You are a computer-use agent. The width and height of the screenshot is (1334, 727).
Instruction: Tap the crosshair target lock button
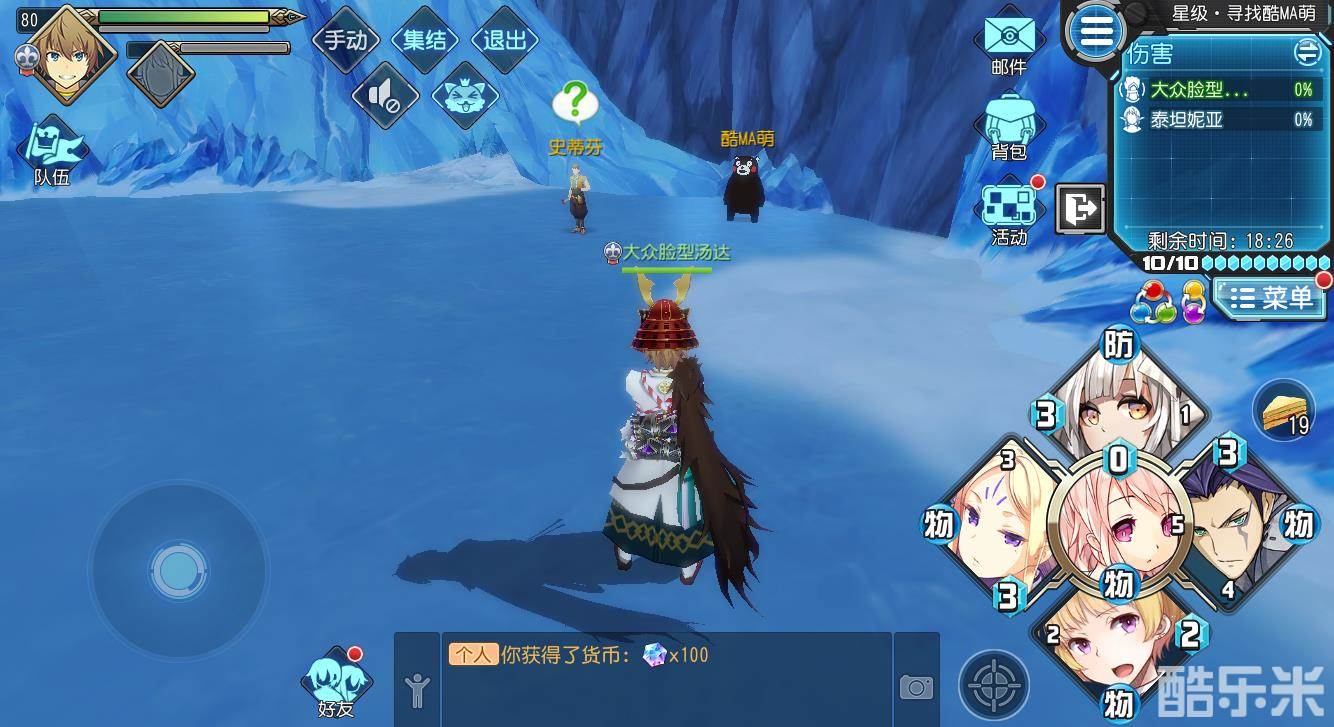pos(994,686)
